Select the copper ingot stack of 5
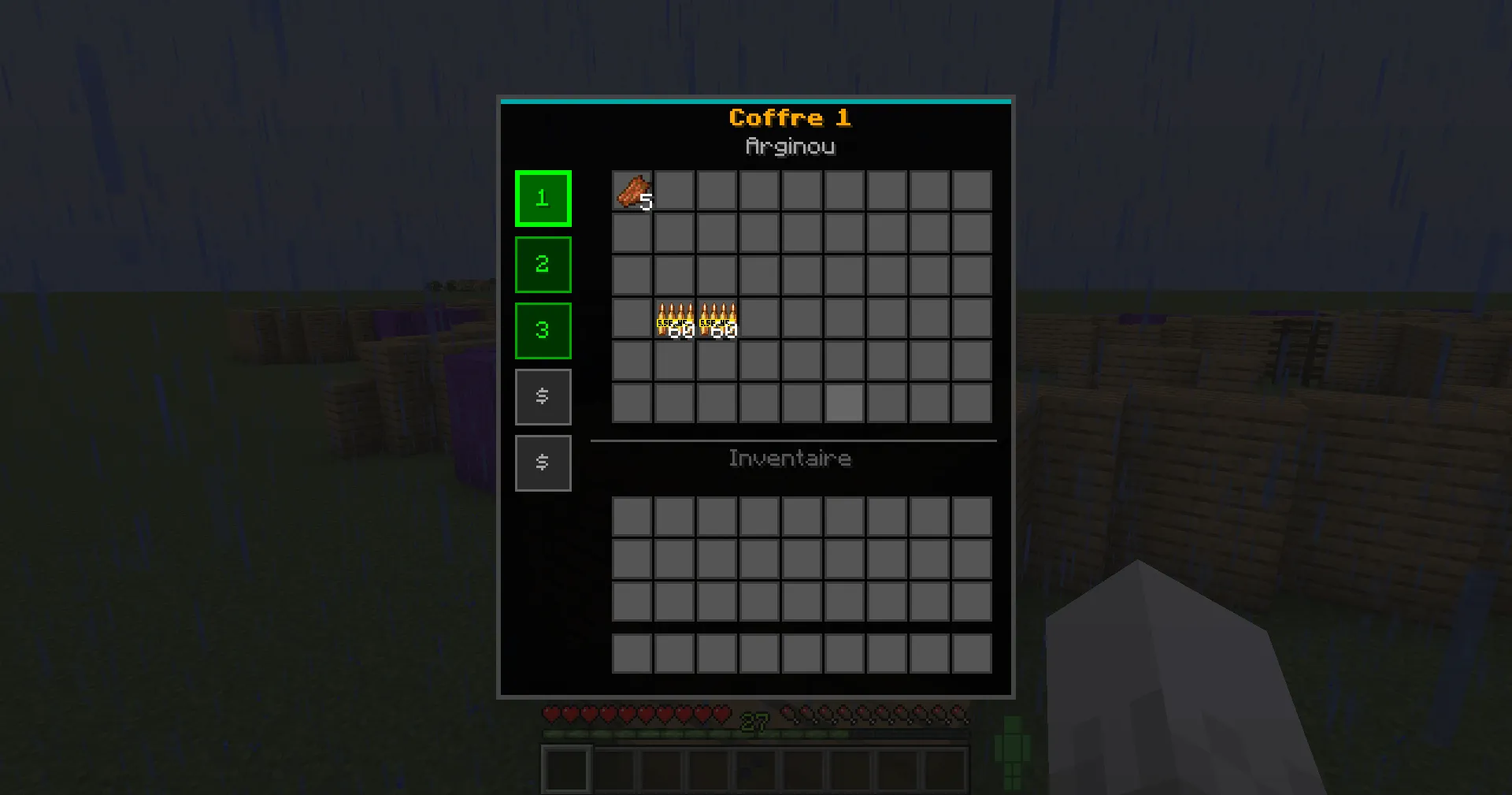The width and height of the screenshot is (1512, 795). click(x=632, y=190)
